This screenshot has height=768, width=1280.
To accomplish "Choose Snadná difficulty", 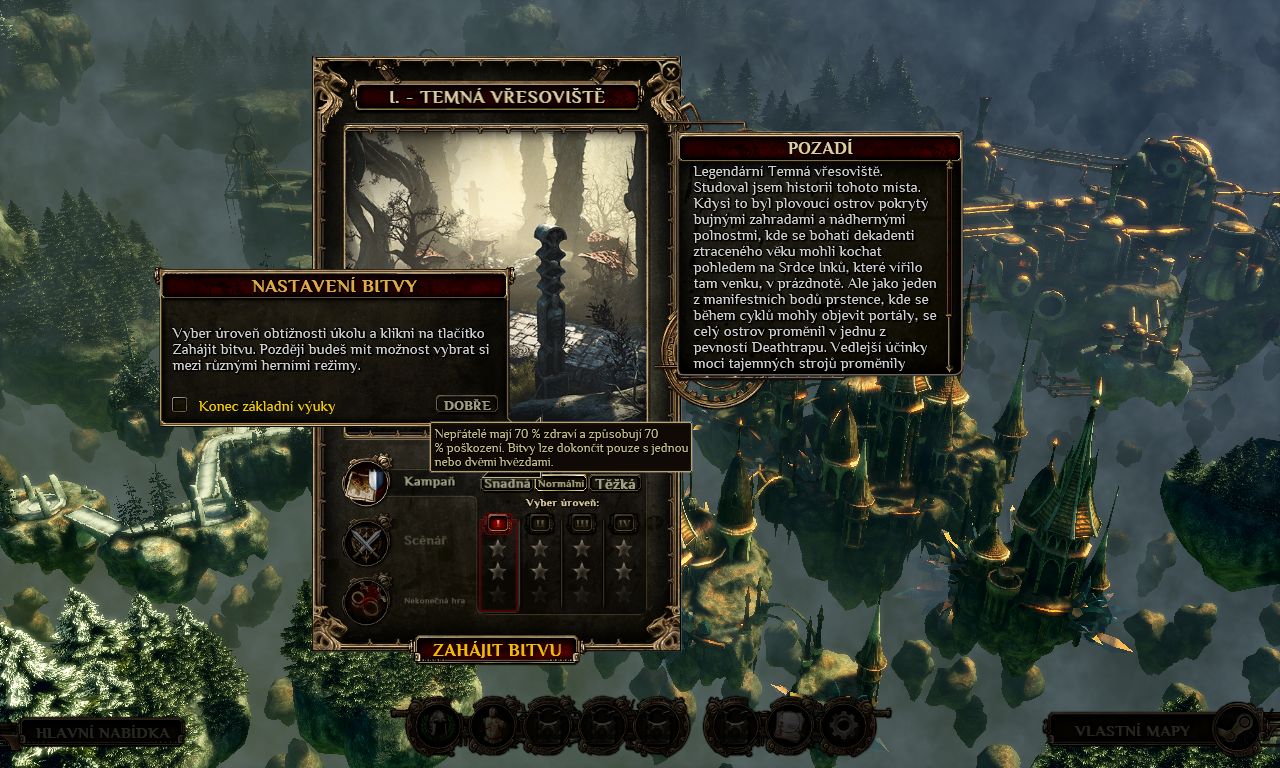I will coord(507,484).
